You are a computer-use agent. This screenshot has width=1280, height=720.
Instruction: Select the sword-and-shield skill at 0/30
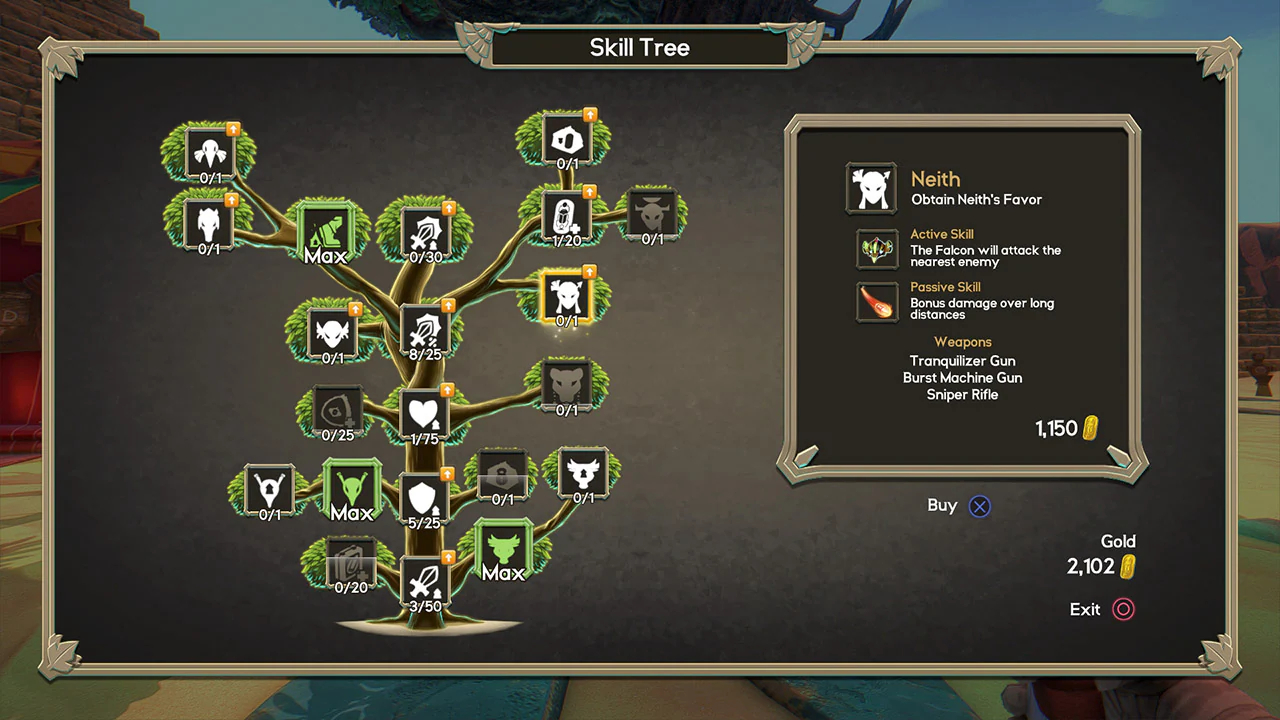coord(427,231)
